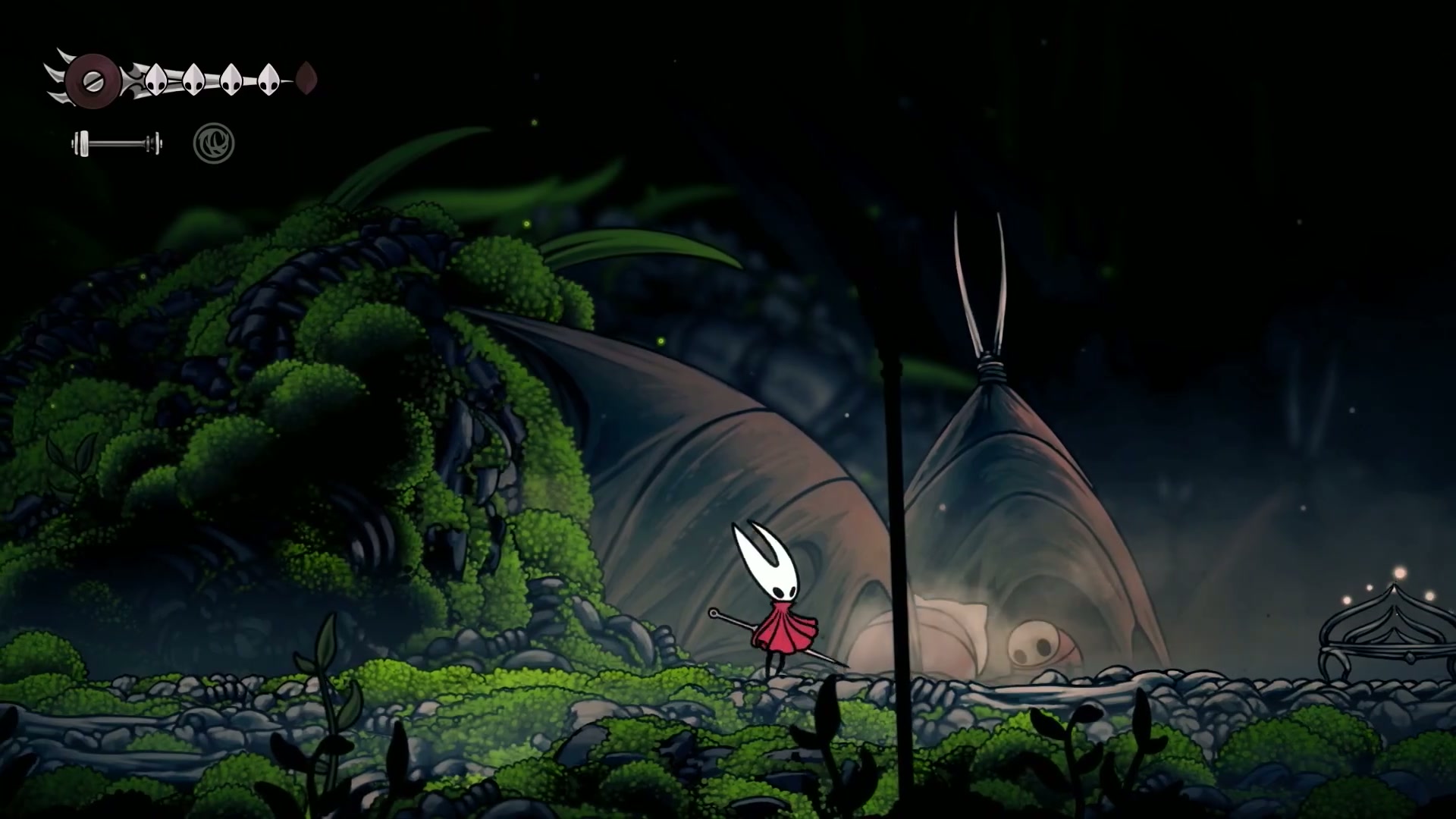Select the silk spool emblem
This screenshot has width=1456, height=819.
point(93,80)
